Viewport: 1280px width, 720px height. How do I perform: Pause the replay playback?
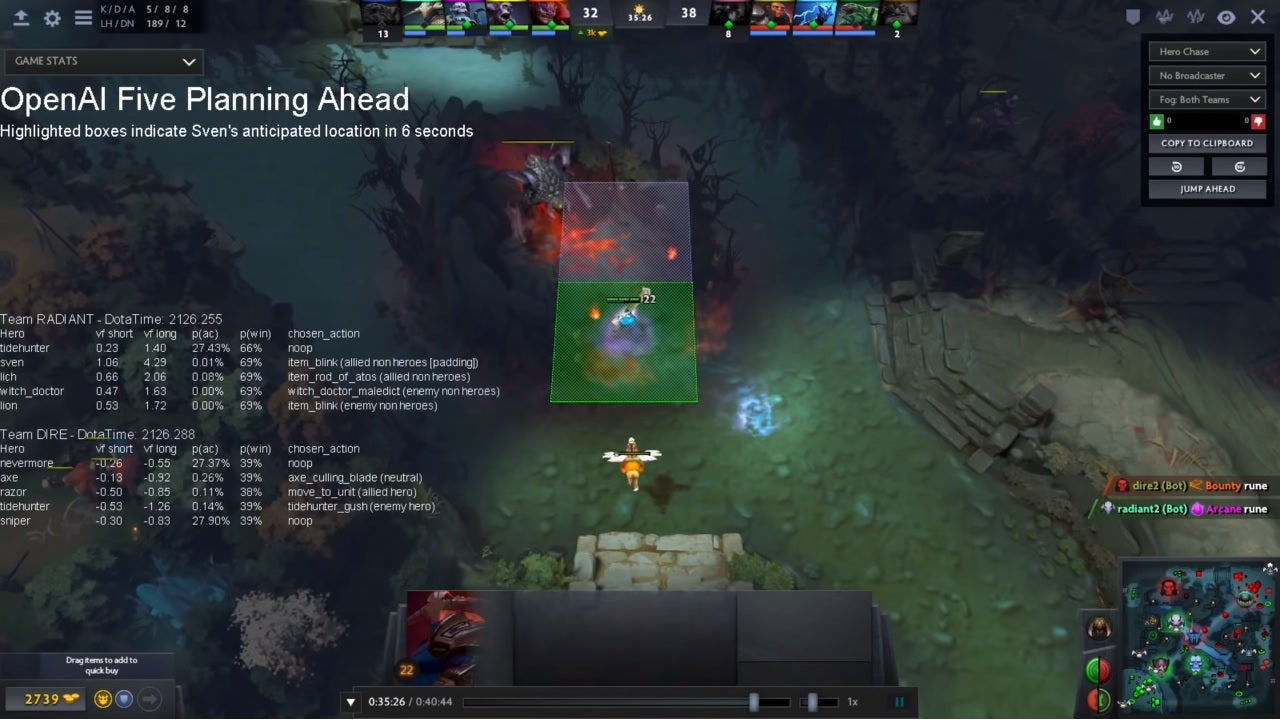pyautogui.click(x=899, y=701)
